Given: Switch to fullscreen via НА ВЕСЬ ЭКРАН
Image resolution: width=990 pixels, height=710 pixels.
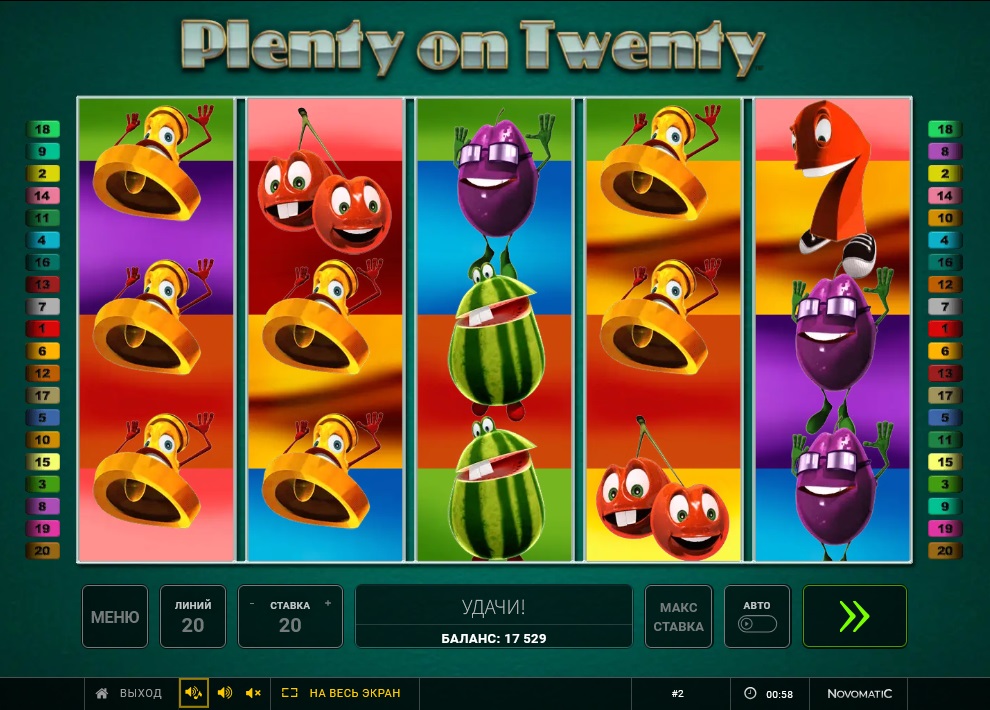Looking at the screenshot, I should [341, 693].
